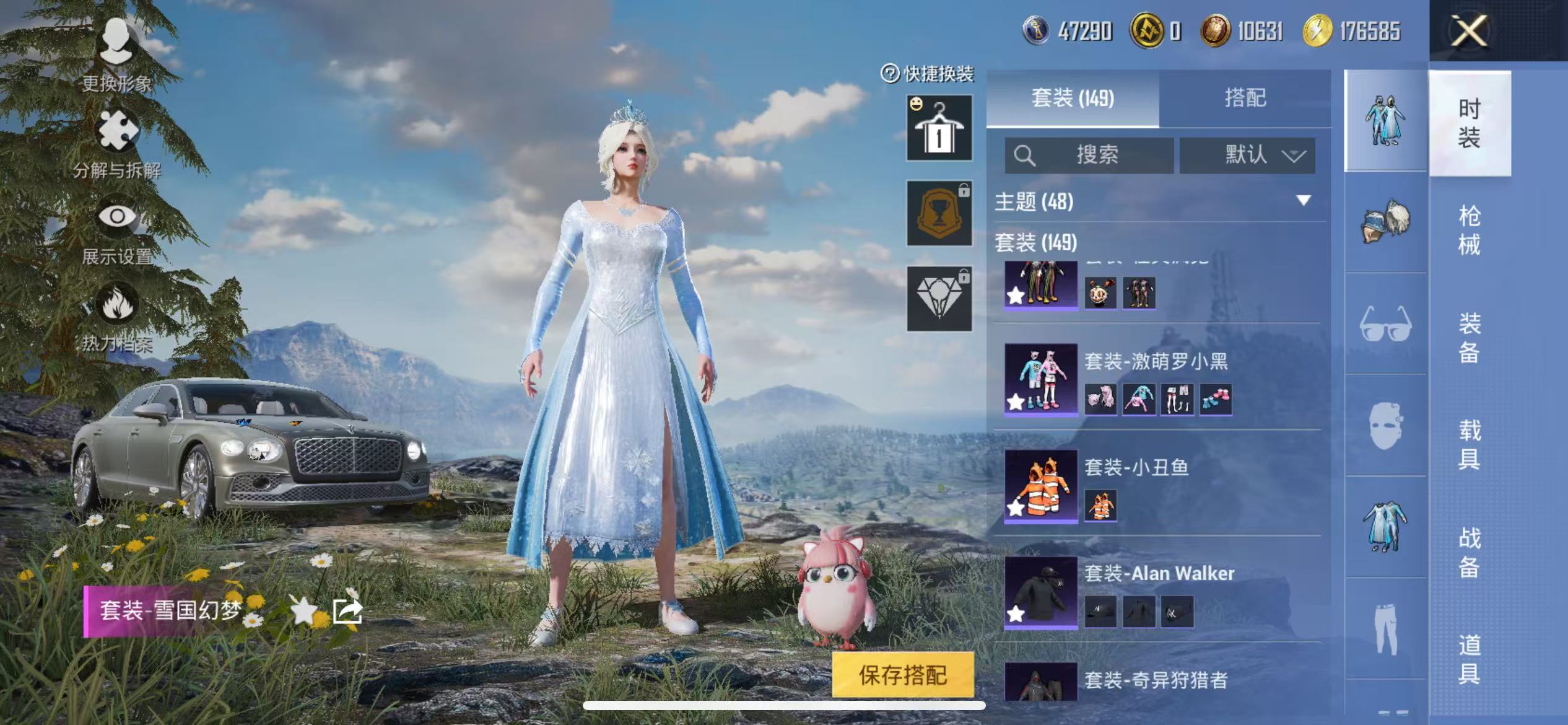Save the outfit with 保存搭配
The height and width of the screenshot is (725, 1568).
(902, 675)
